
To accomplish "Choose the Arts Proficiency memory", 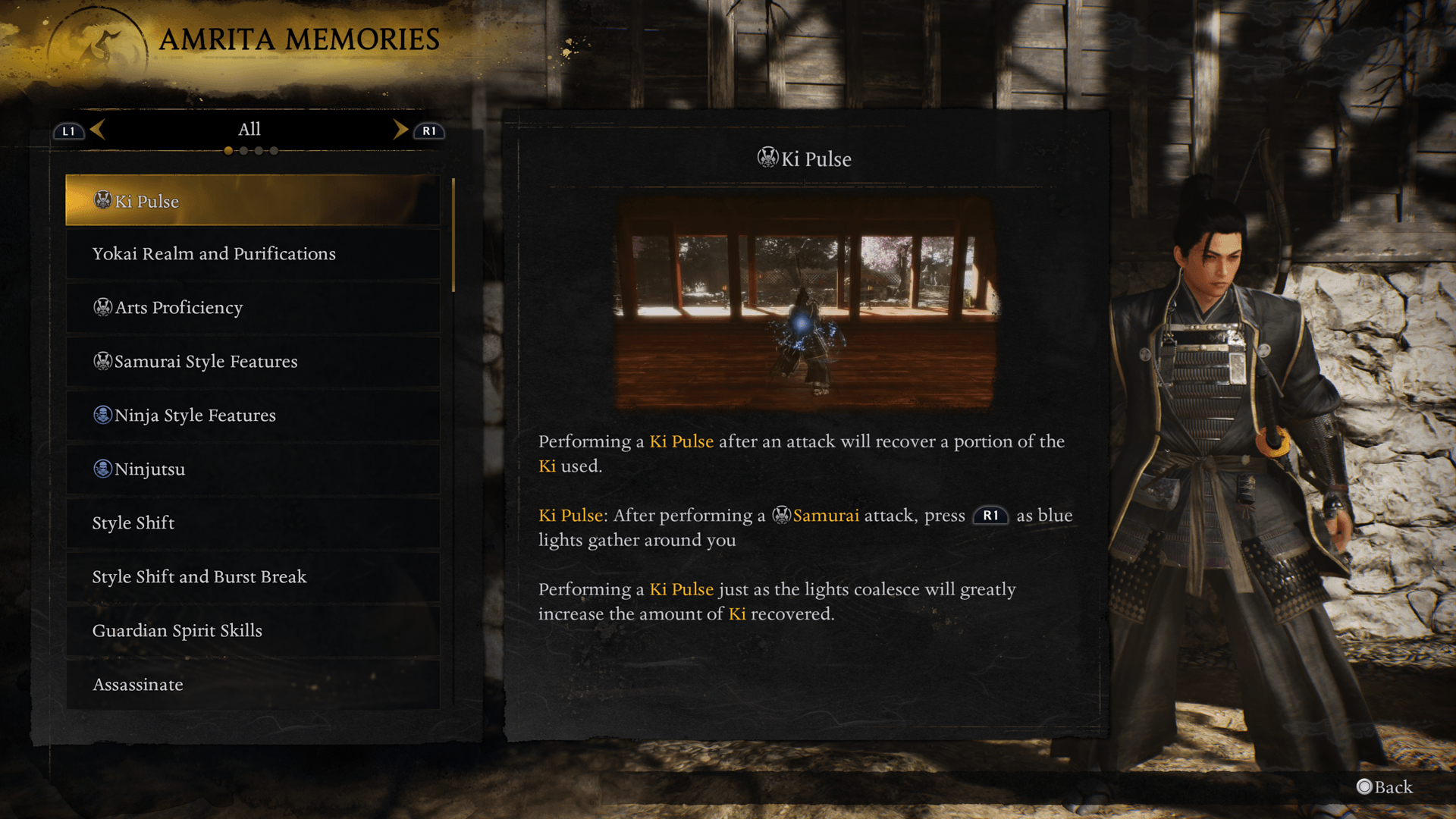I will (x=253, y=308).
